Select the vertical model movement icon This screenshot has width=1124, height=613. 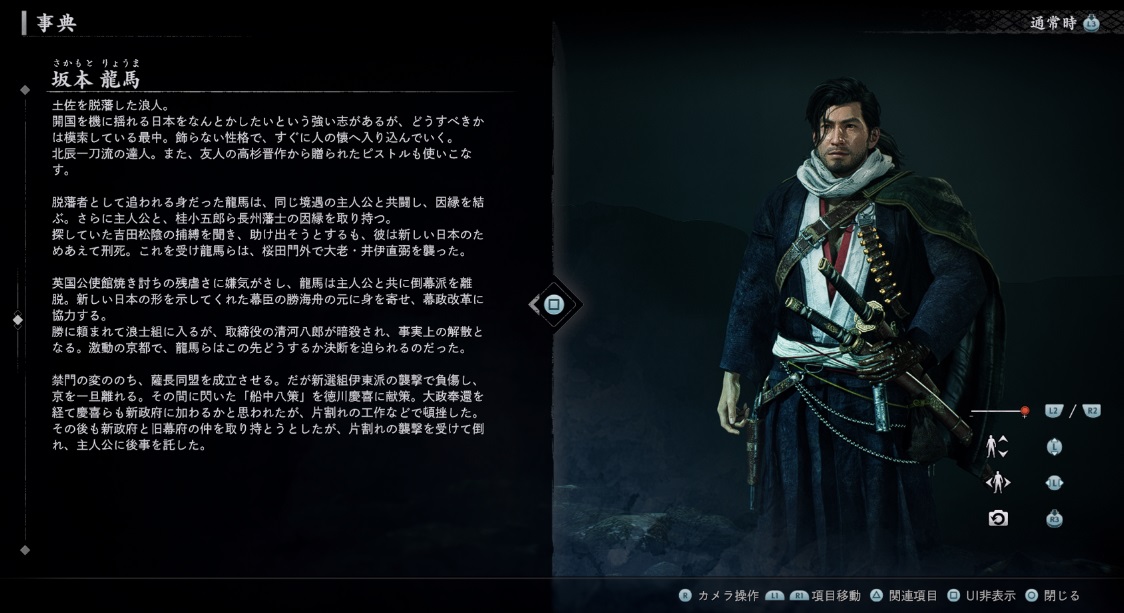pos(996,447)
